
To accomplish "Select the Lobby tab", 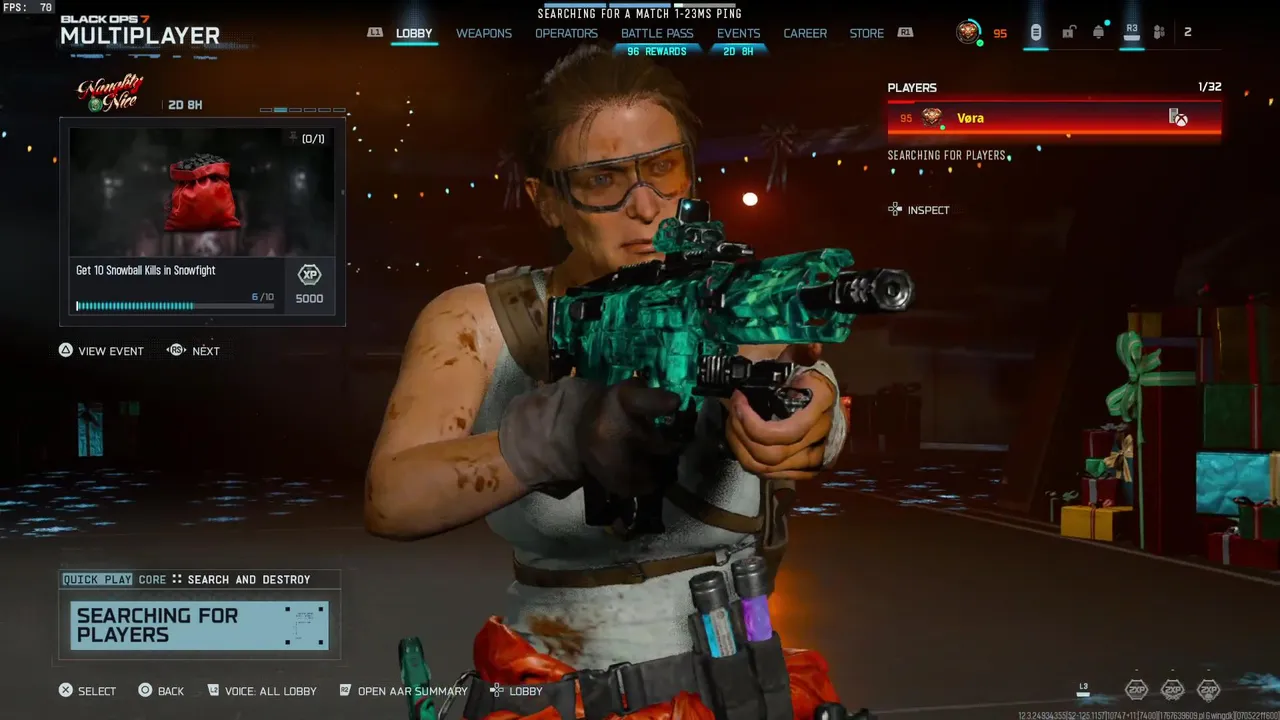I will click(414, 33).
